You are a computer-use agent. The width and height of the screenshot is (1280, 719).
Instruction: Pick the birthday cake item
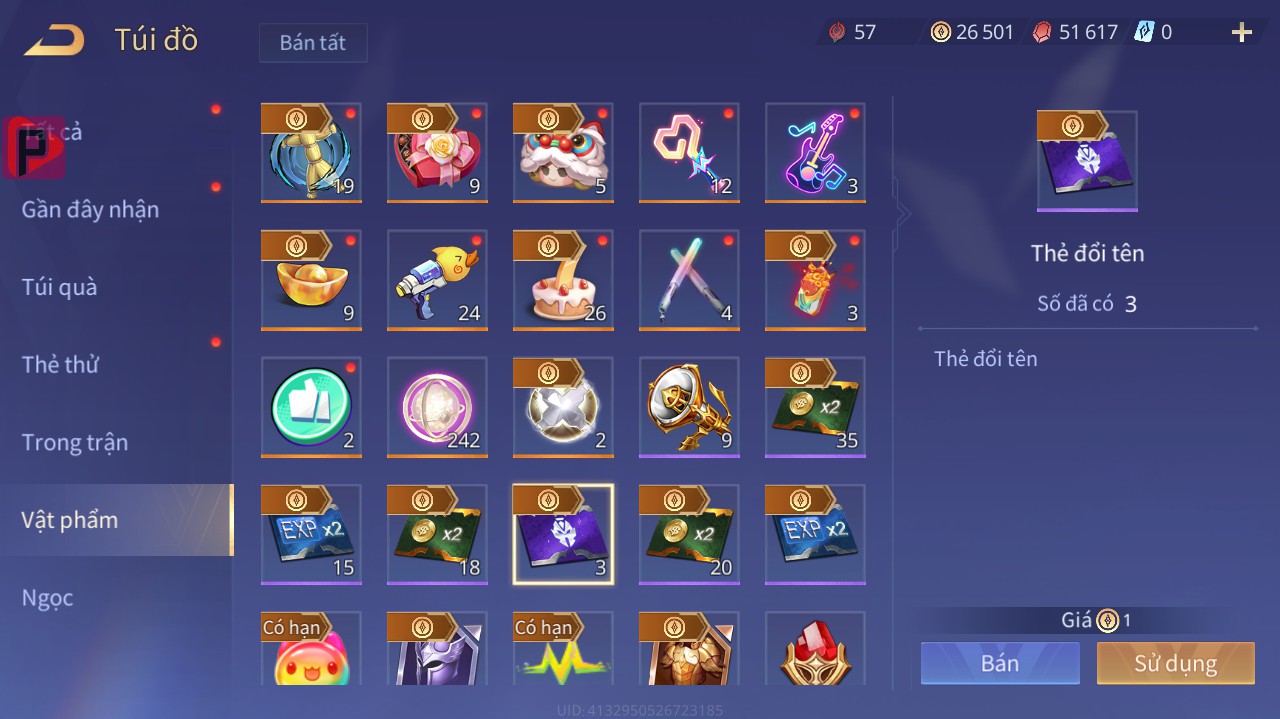pos(563,280)
